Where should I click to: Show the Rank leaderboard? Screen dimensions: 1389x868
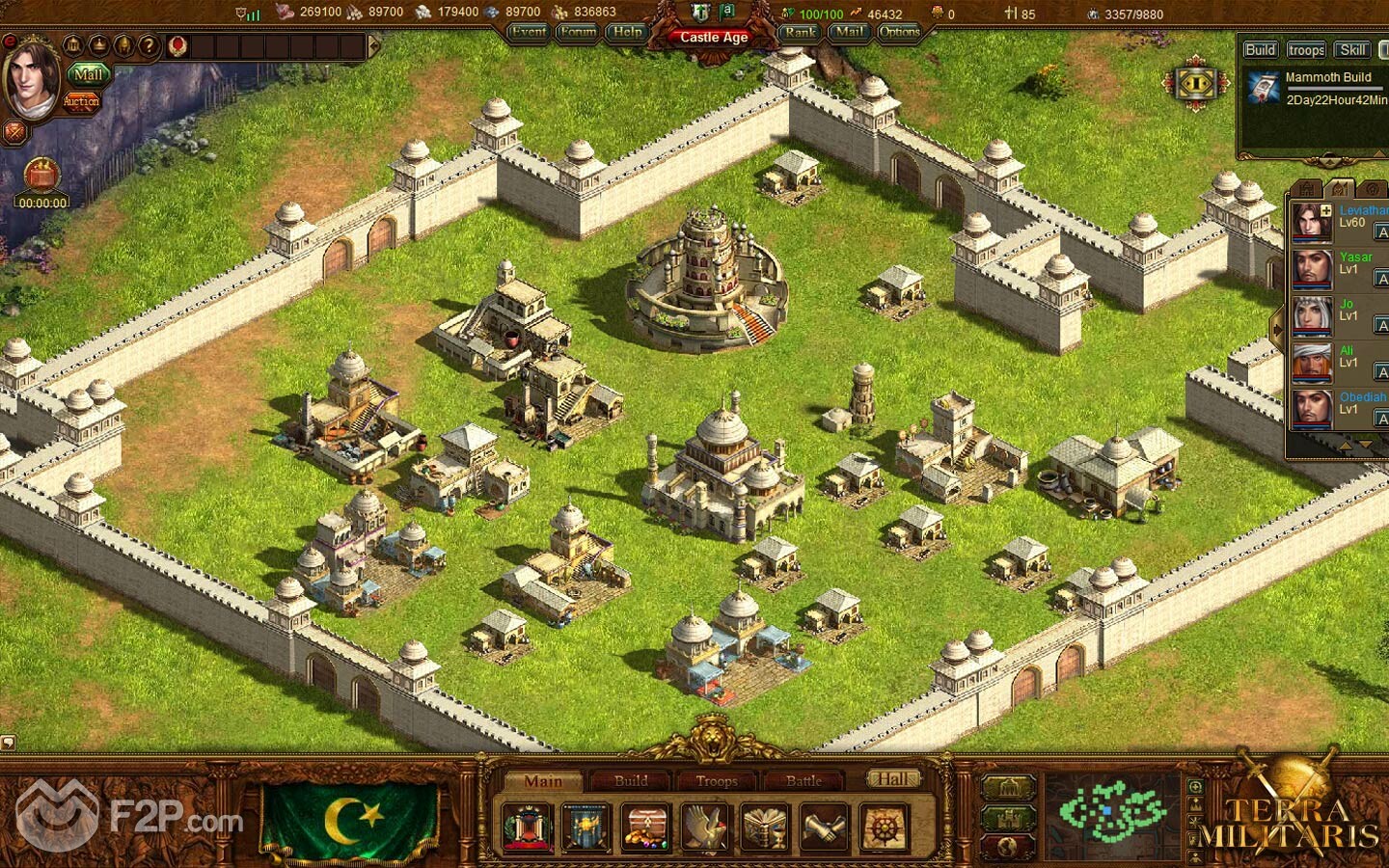click(x=800, y=32)
